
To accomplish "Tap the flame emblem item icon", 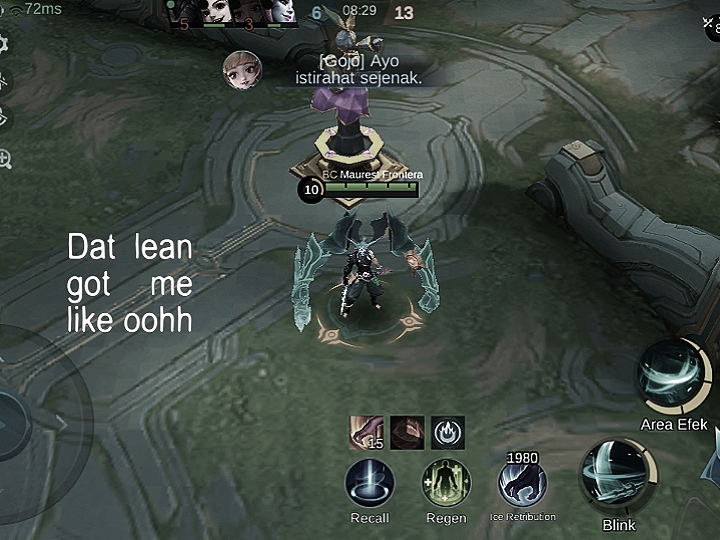I will [448, 432].
